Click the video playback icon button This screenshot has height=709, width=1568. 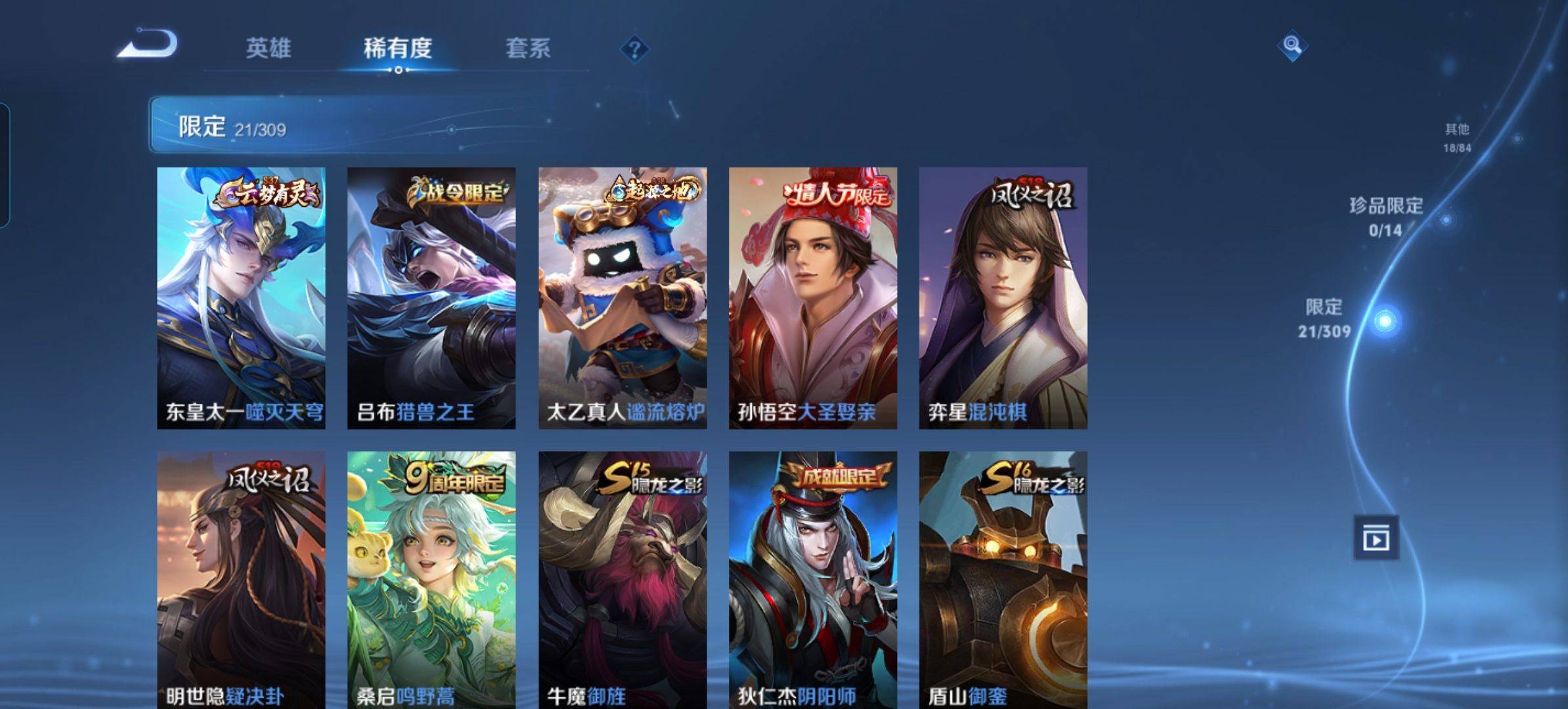point(1376,538)
